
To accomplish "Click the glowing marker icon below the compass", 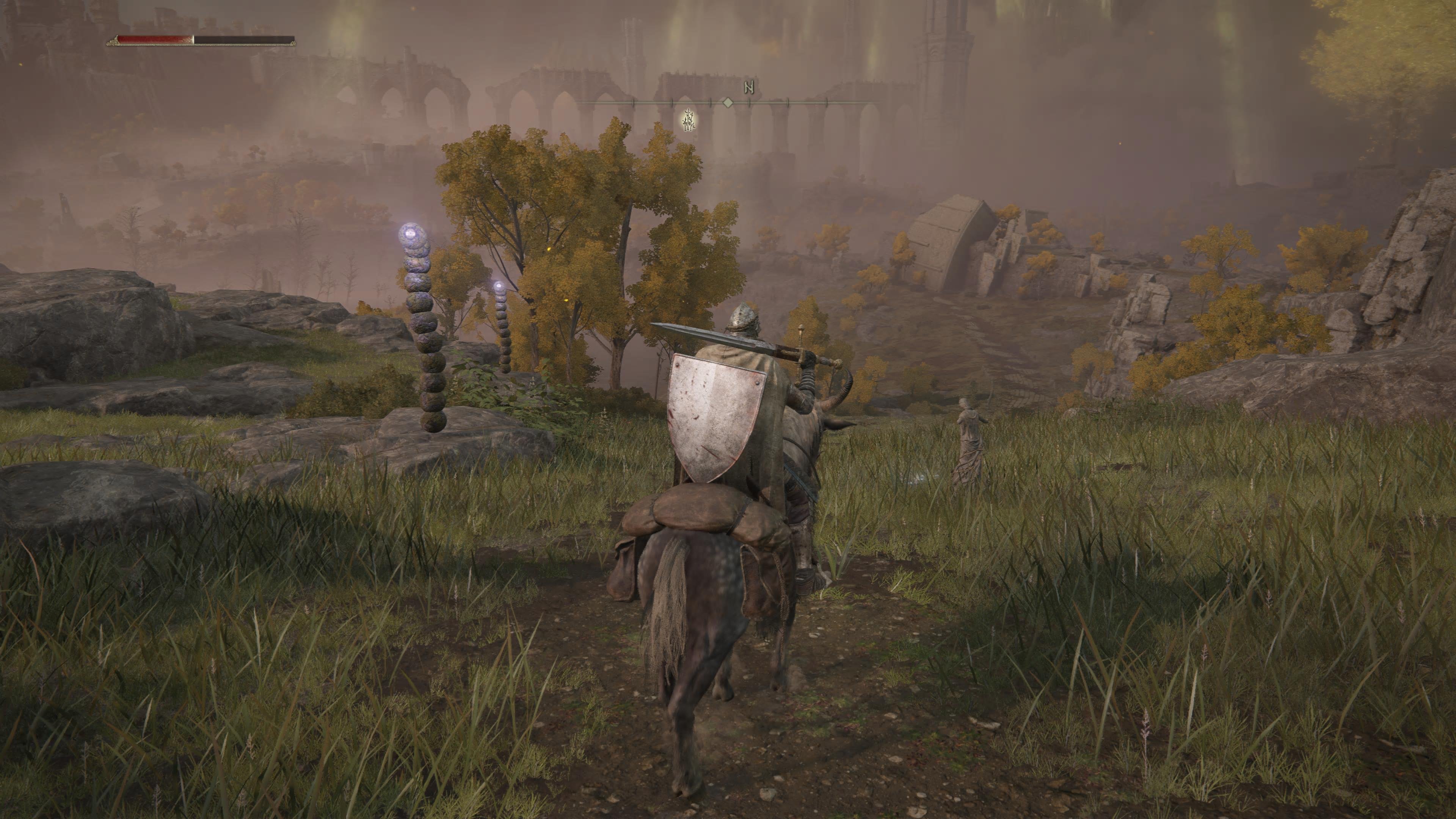I will point(688,121).
